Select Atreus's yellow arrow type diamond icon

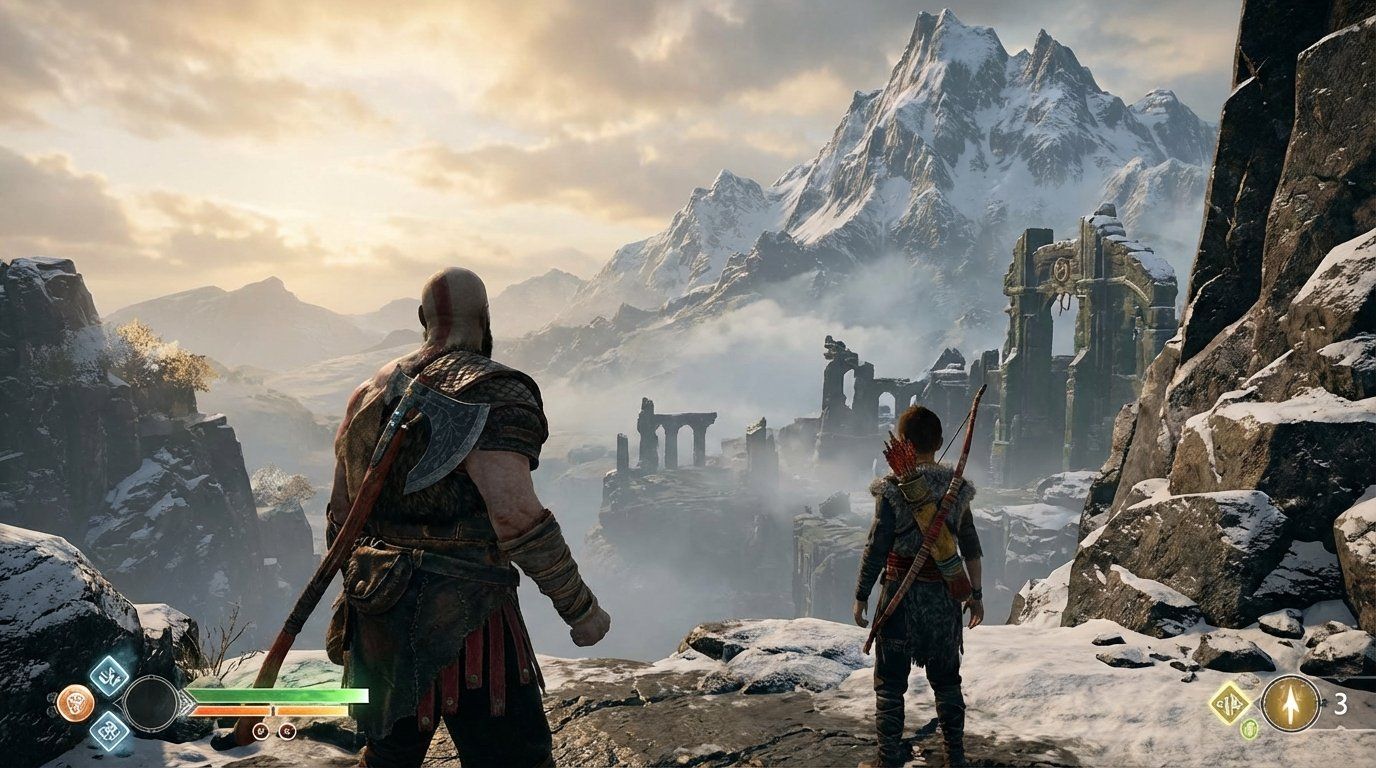point(1231,703)
